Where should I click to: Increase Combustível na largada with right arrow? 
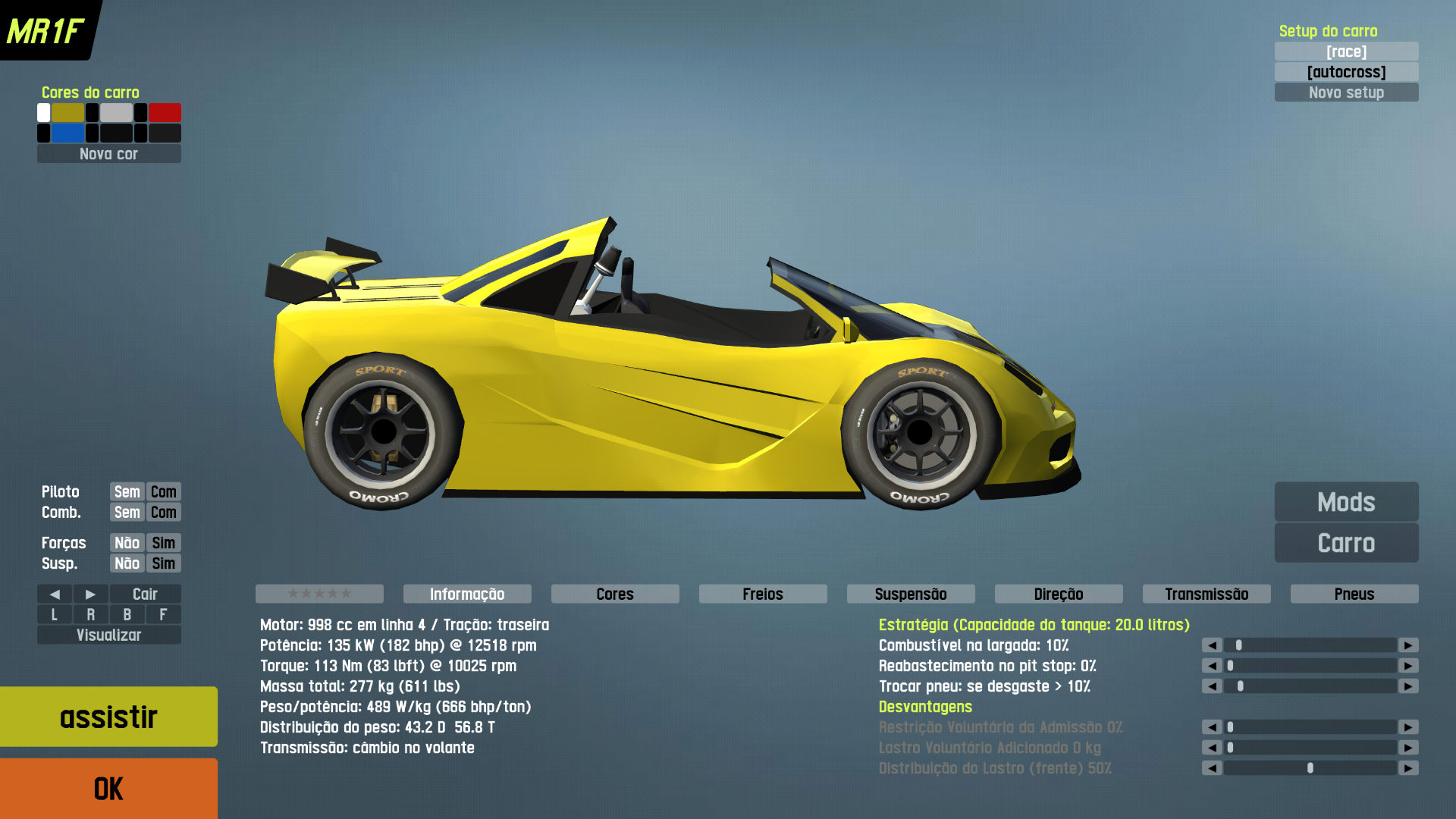(x=1408, y=645)
